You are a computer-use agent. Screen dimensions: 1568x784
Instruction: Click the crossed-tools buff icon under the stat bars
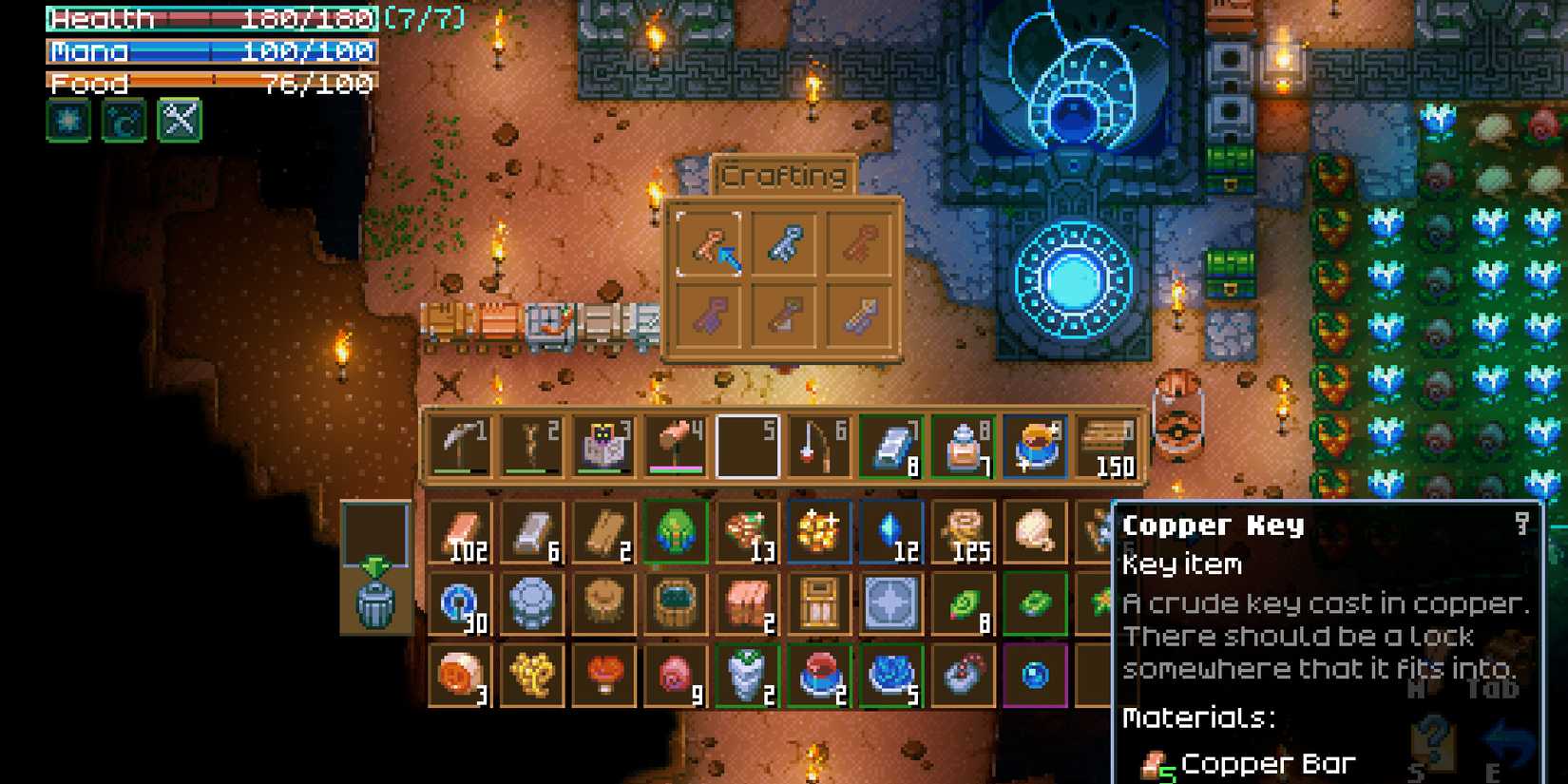point(177,121)
